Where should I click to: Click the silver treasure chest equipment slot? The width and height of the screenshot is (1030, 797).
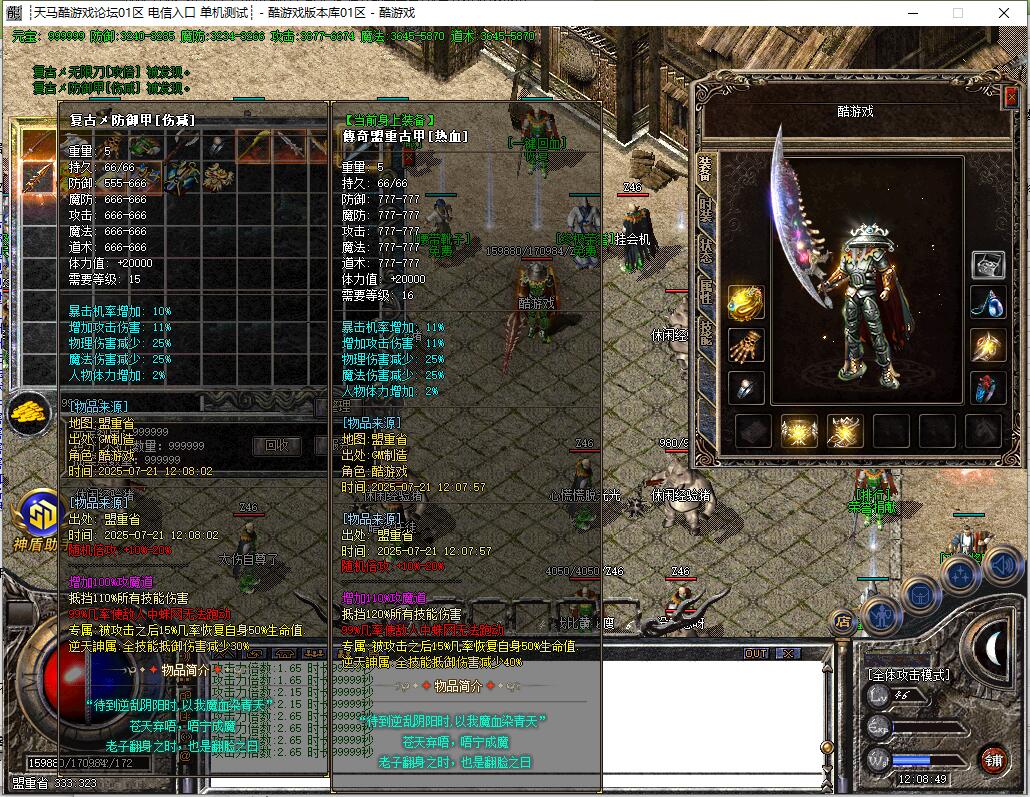(x=989, y=263)
